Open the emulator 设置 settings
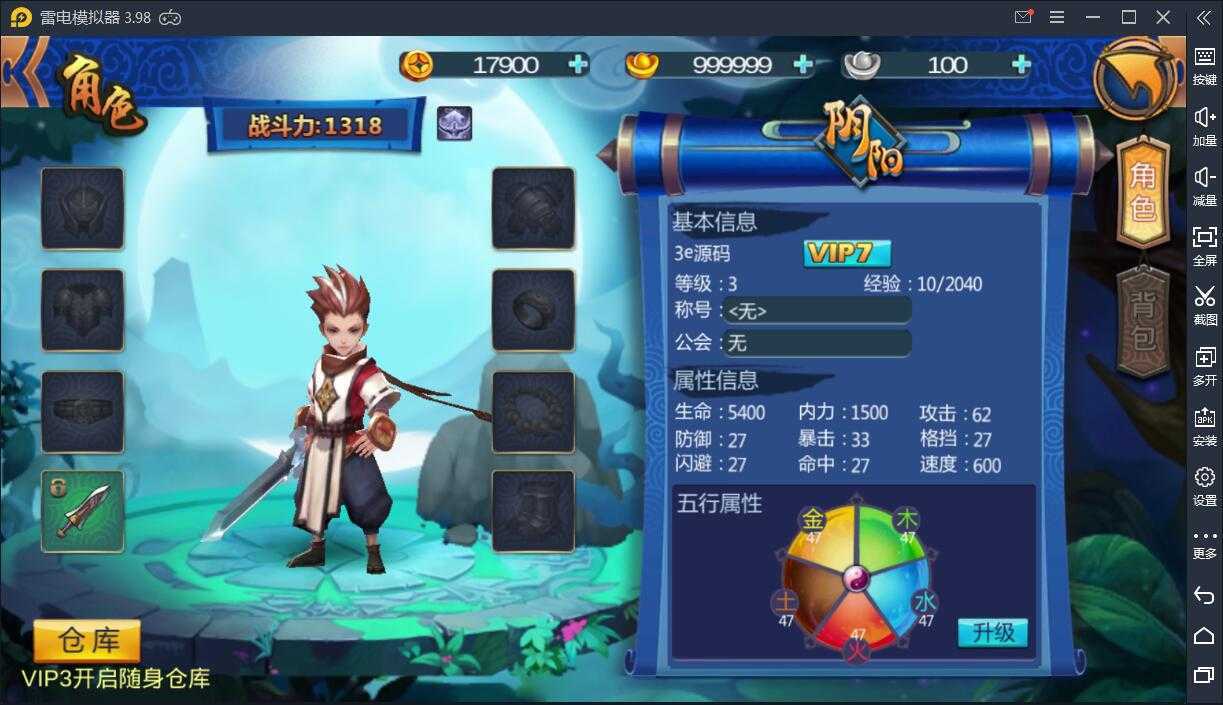 tap(1204, 484)
